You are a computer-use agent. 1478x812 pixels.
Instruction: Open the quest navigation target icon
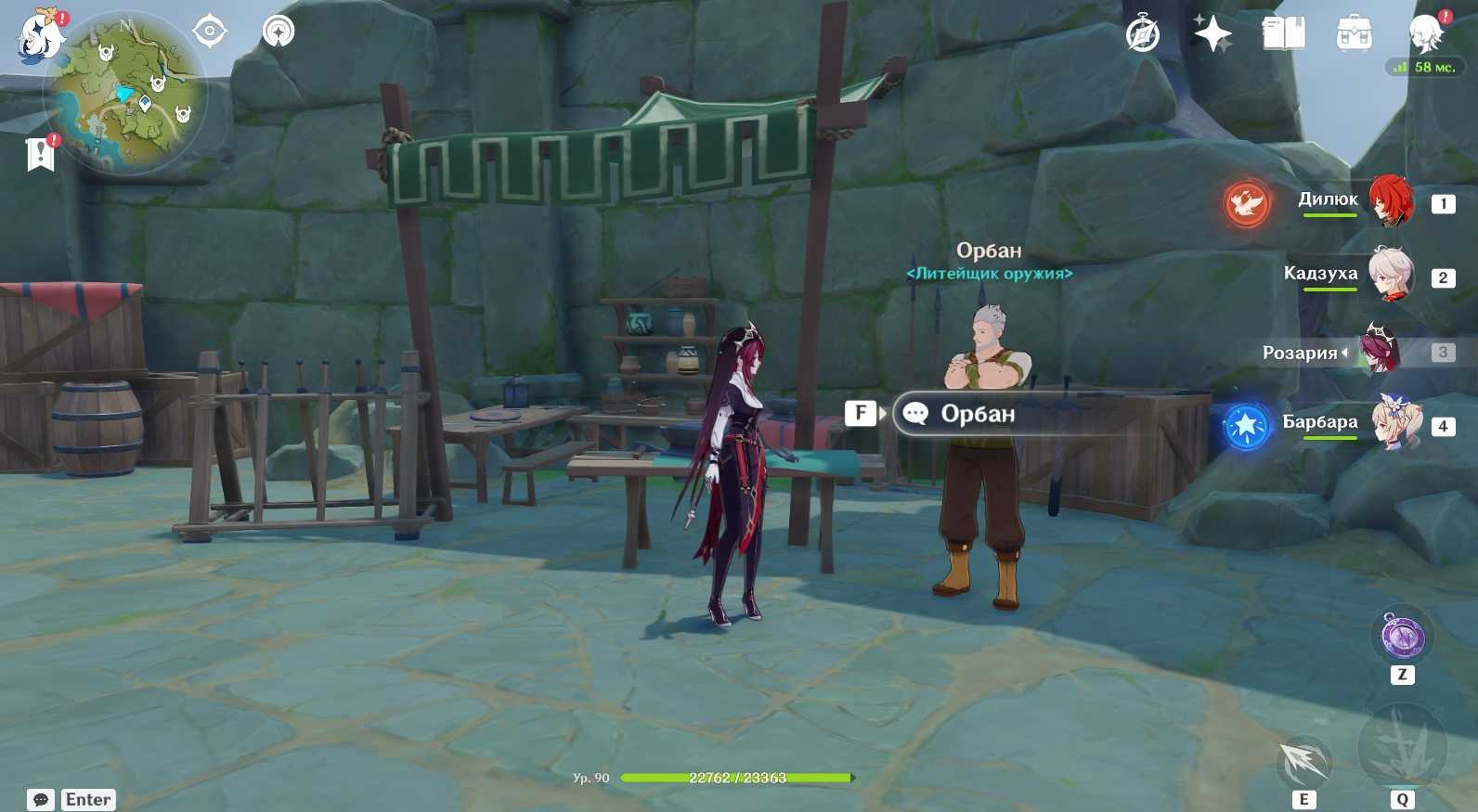[x=210, y=32]
